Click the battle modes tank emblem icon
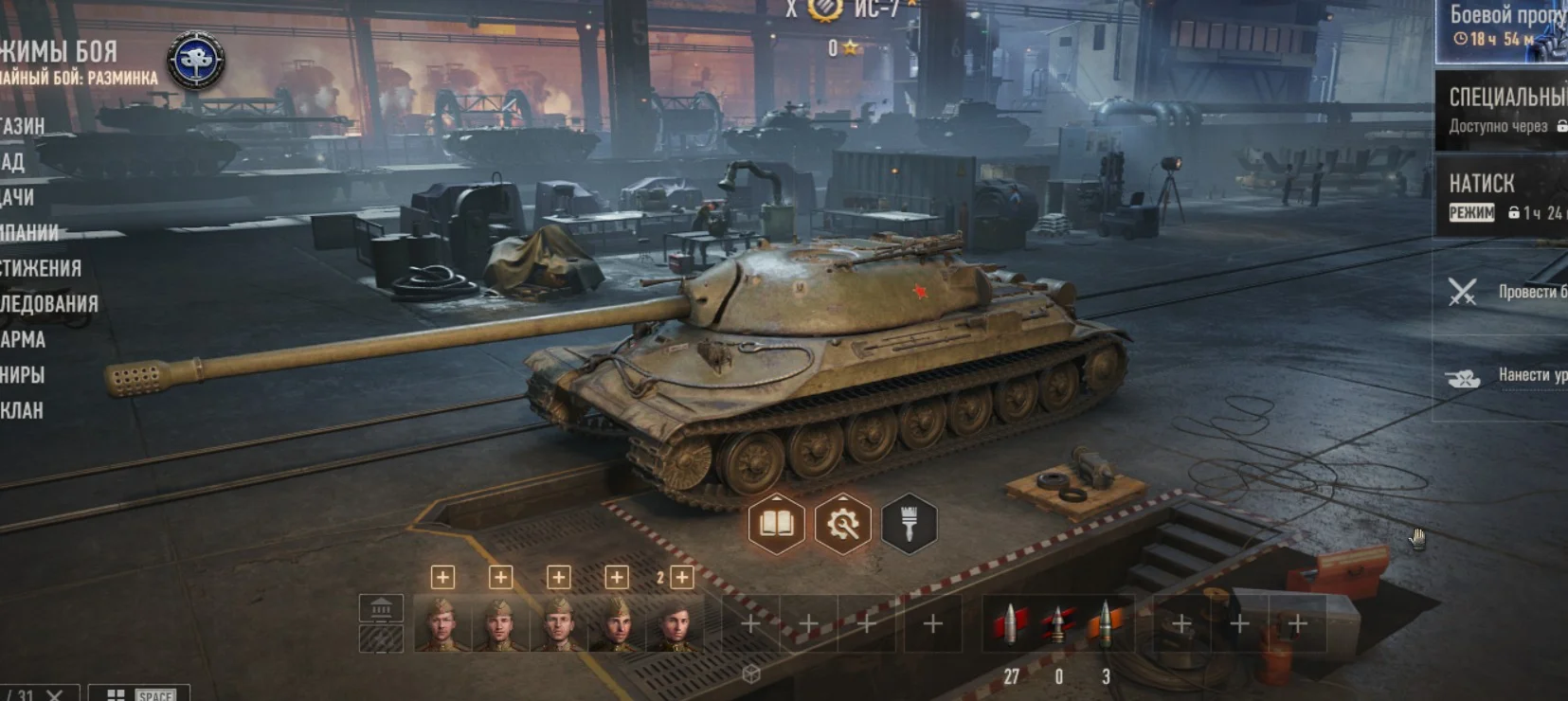 coord(194,59)
